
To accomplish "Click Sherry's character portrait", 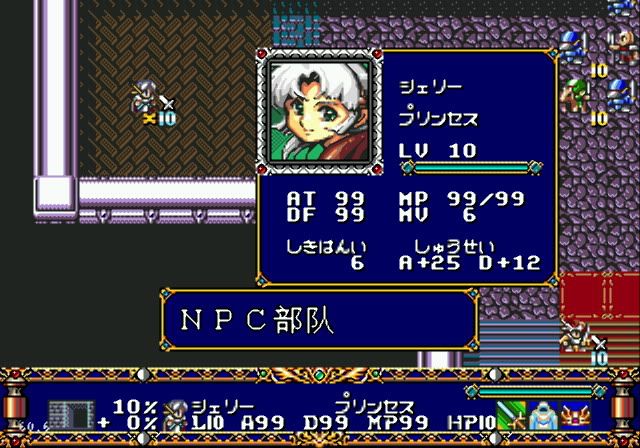I will (319, 110).
